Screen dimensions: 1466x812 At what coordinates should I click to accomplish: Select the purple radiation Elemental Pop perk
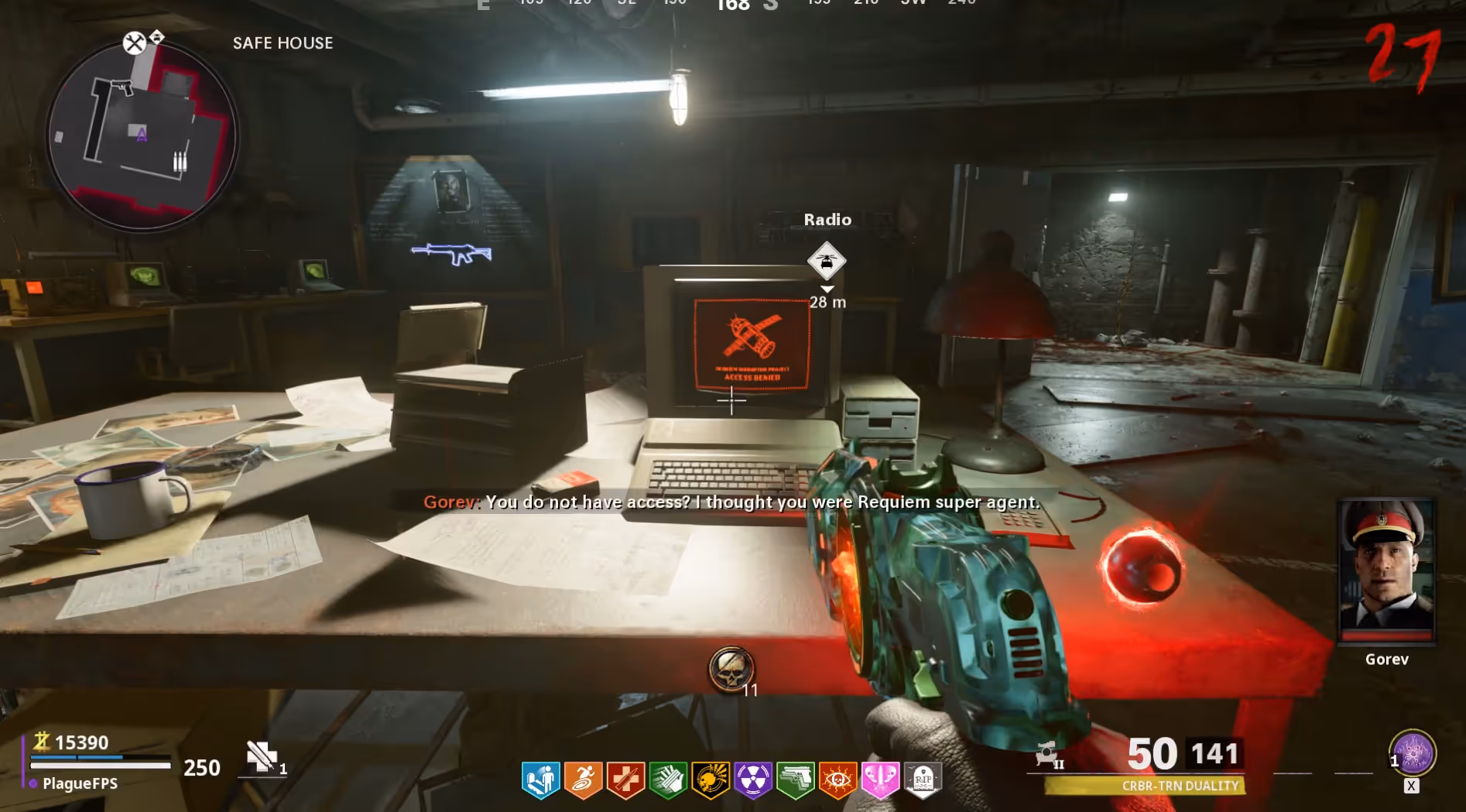pyautogui.click(x=753, y=779)
